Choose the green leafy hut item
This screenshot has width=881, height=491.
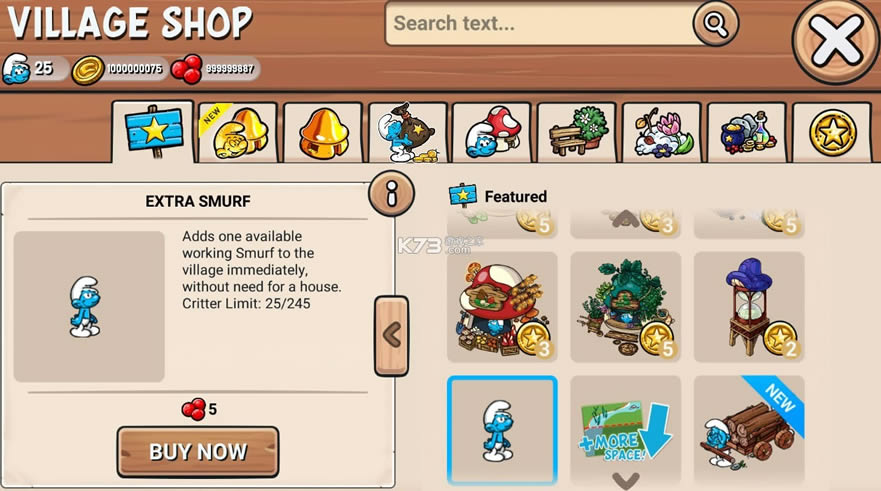coord(625,306)
